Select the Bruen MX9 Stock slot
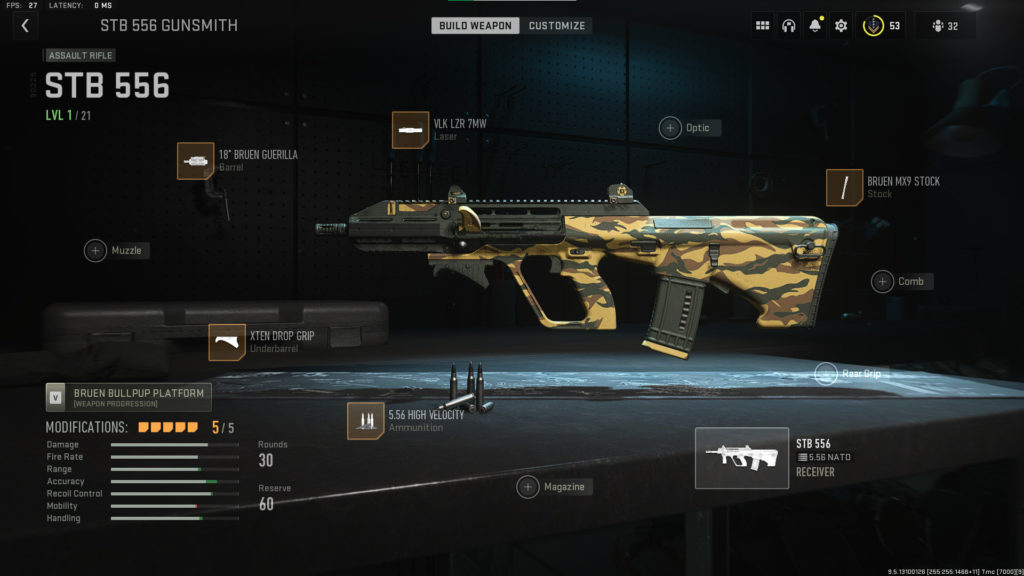Viewport: 1024px width, 576px height. pos(845,187)
